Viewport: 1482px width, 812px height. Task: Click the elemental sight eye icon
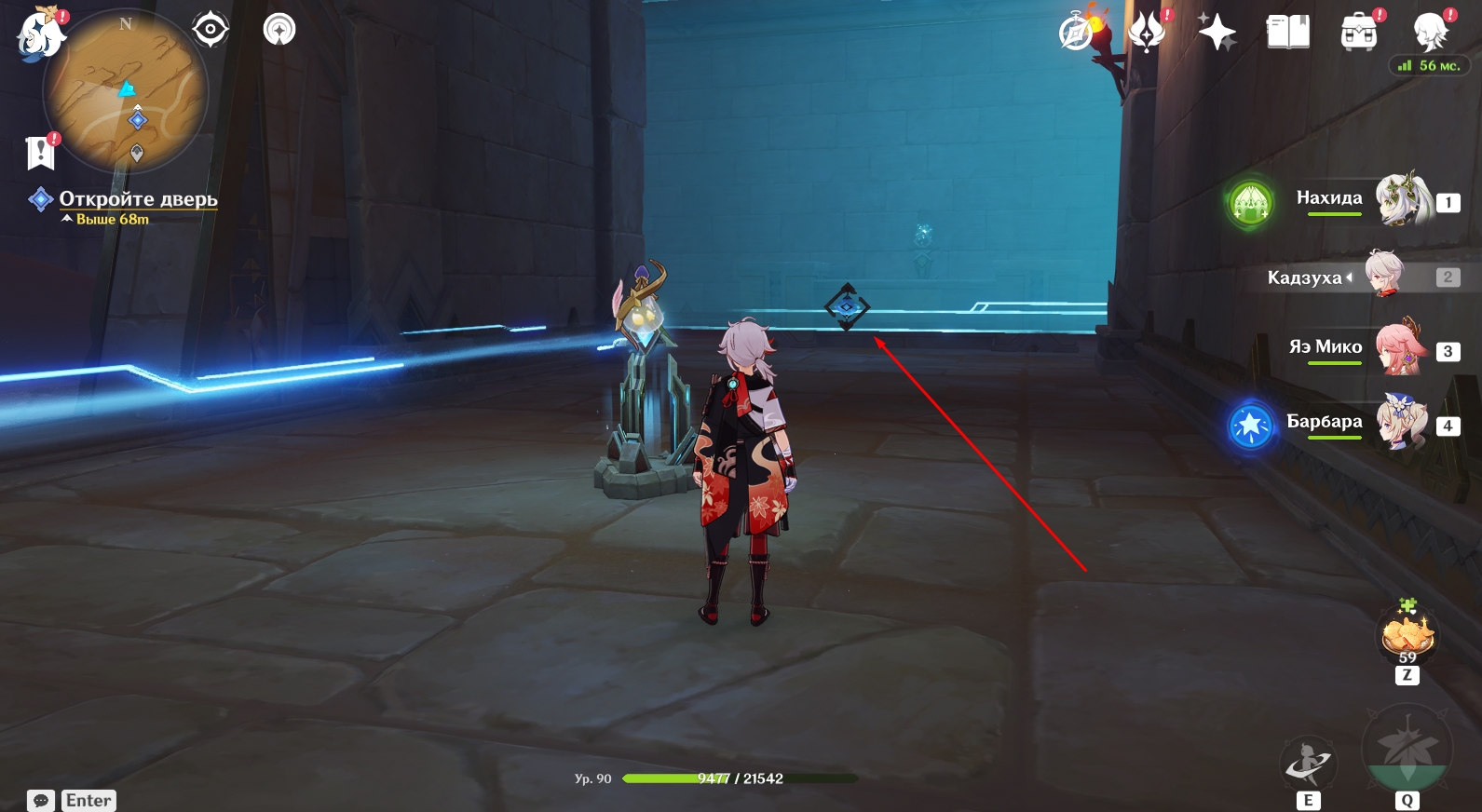(211, 30)
